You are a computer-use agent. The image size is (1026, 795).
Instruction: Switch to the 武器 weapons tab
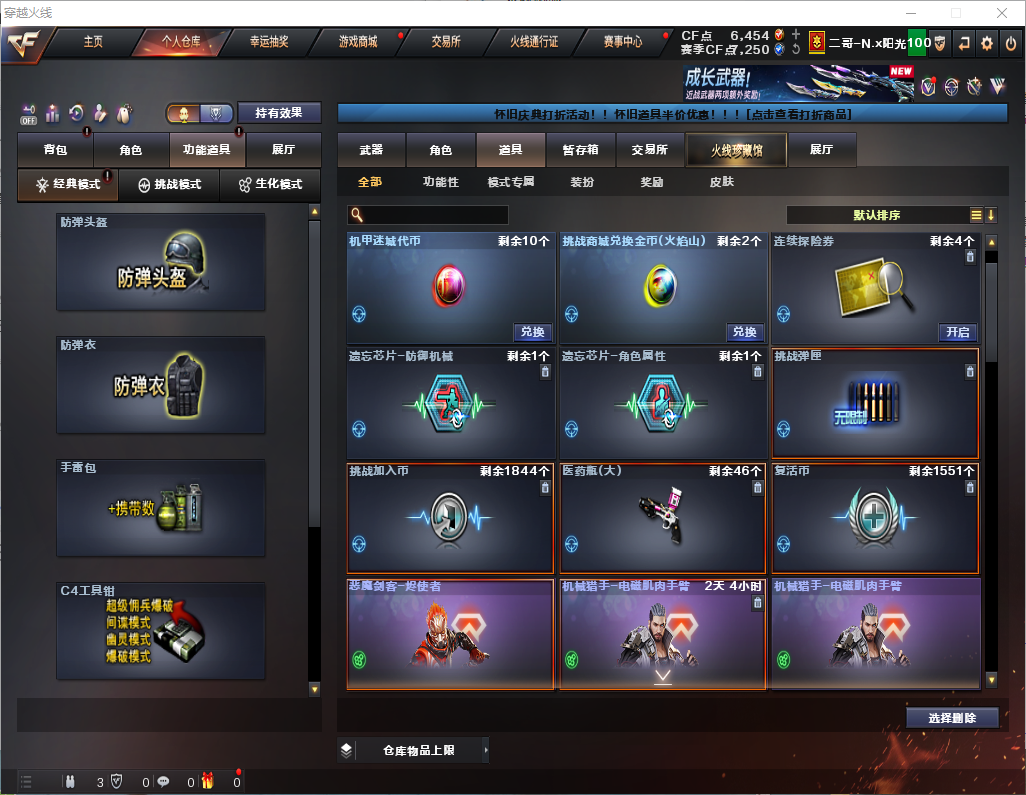(371, 150)
